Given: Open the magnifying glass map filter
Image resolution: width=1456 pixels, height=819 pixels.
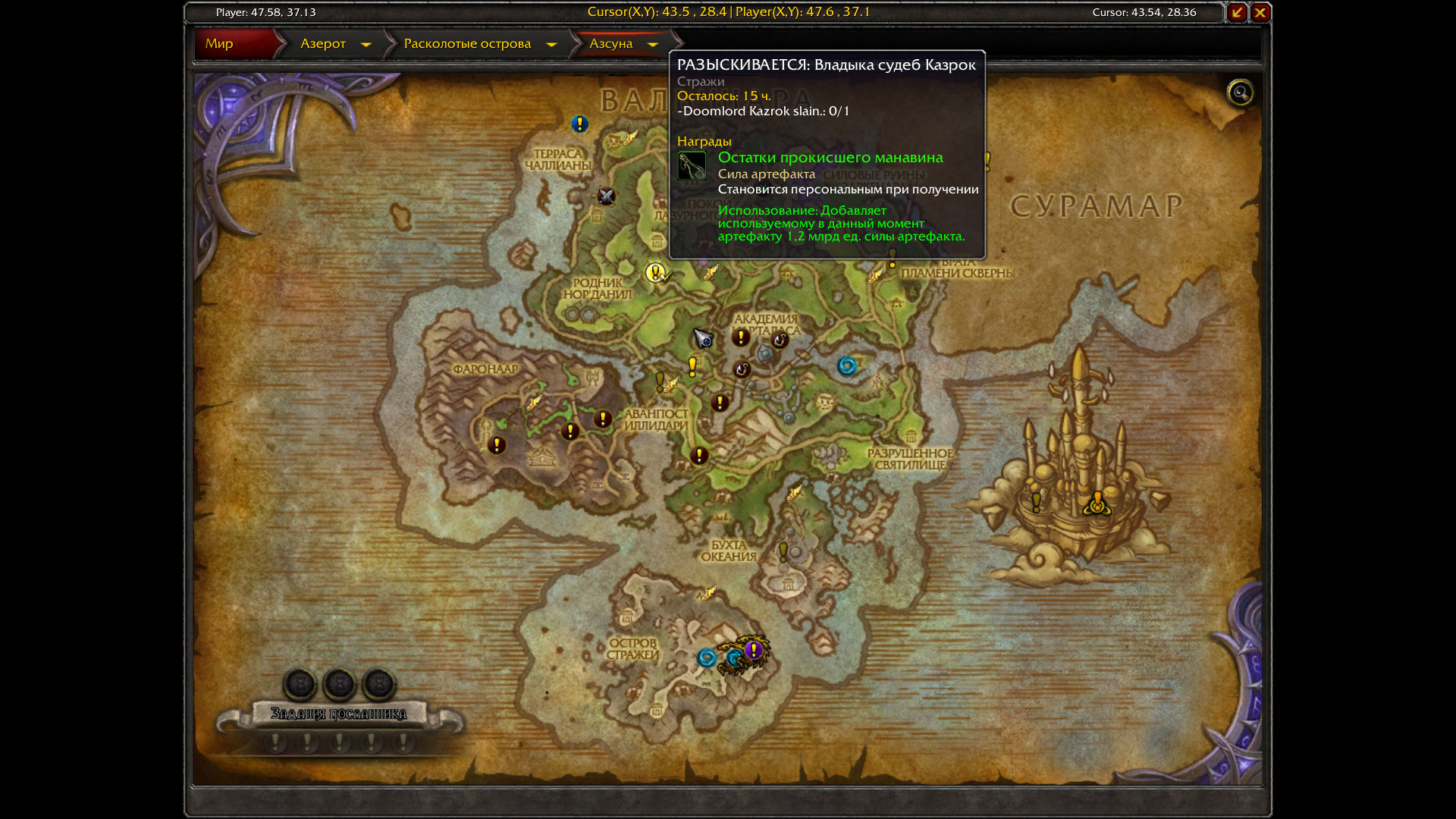Looking at the screenshot, I should tap(1241, 93).
